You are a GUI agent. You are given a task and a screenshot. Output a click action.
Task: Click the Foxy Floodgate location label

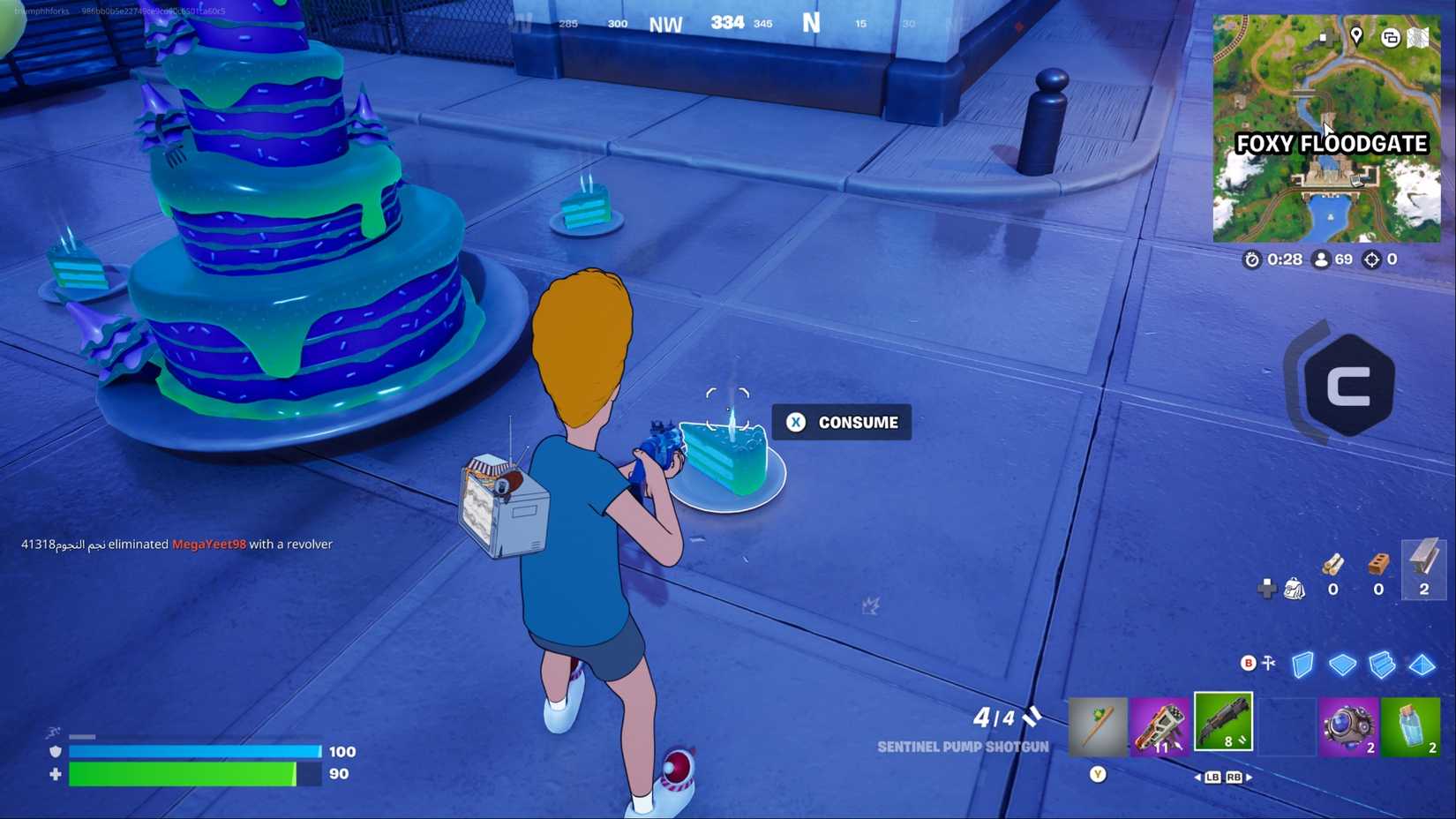(x=1331, y=143)
